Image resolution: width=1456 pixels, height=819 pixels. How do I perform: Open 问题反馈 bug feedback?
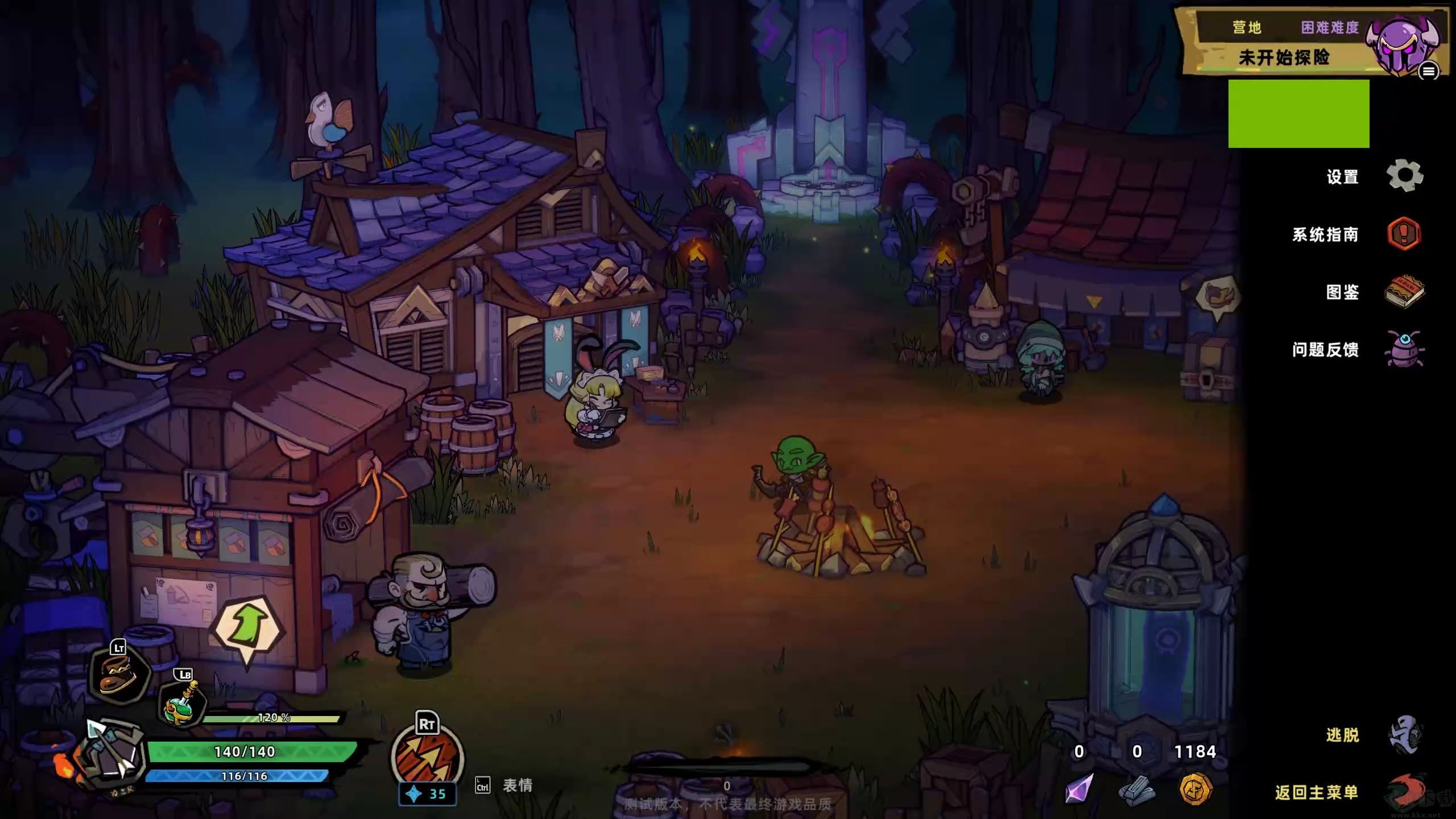click(x=1404, y=349)
